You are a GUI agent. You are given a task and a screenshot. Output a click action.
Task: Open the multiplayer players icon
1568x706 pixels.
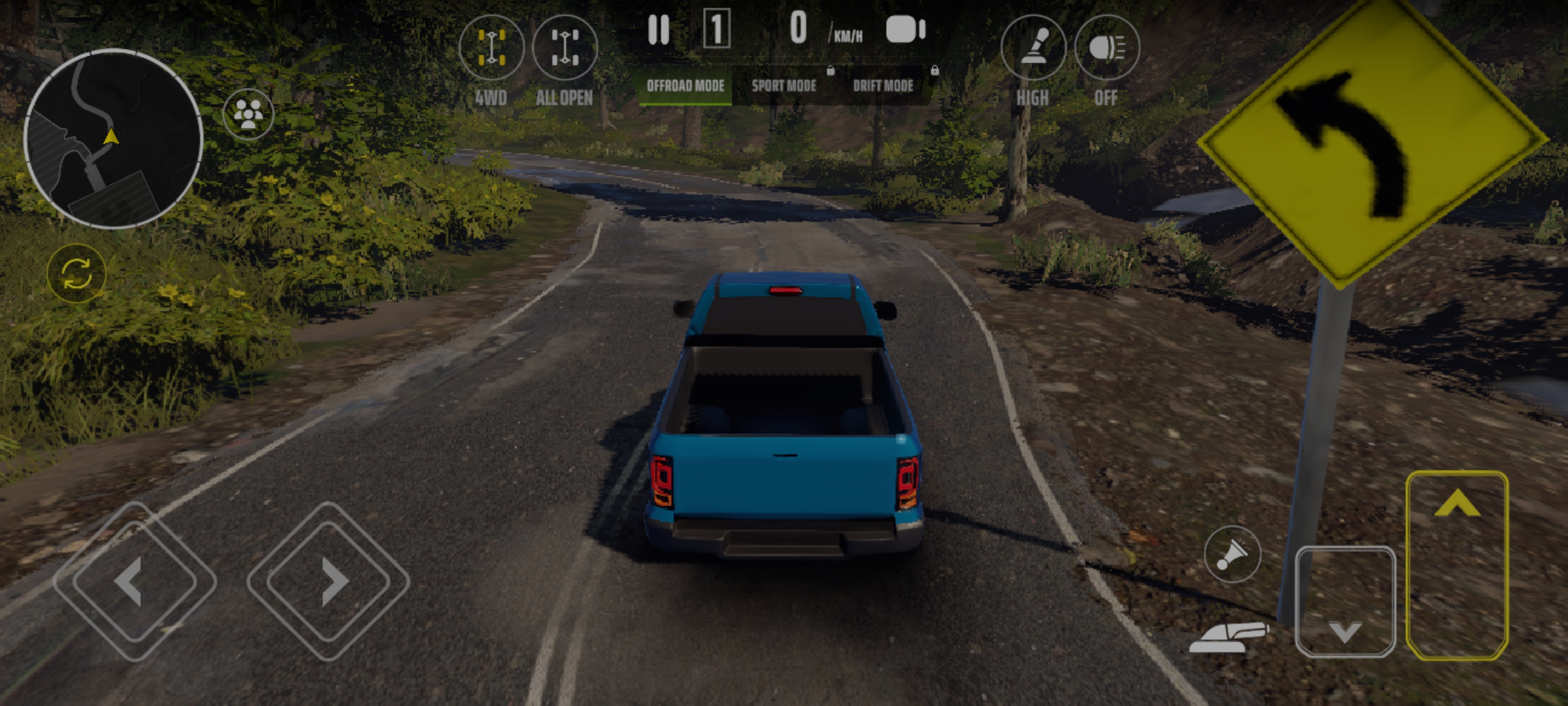pyautogui.click(x=248, y=113)
